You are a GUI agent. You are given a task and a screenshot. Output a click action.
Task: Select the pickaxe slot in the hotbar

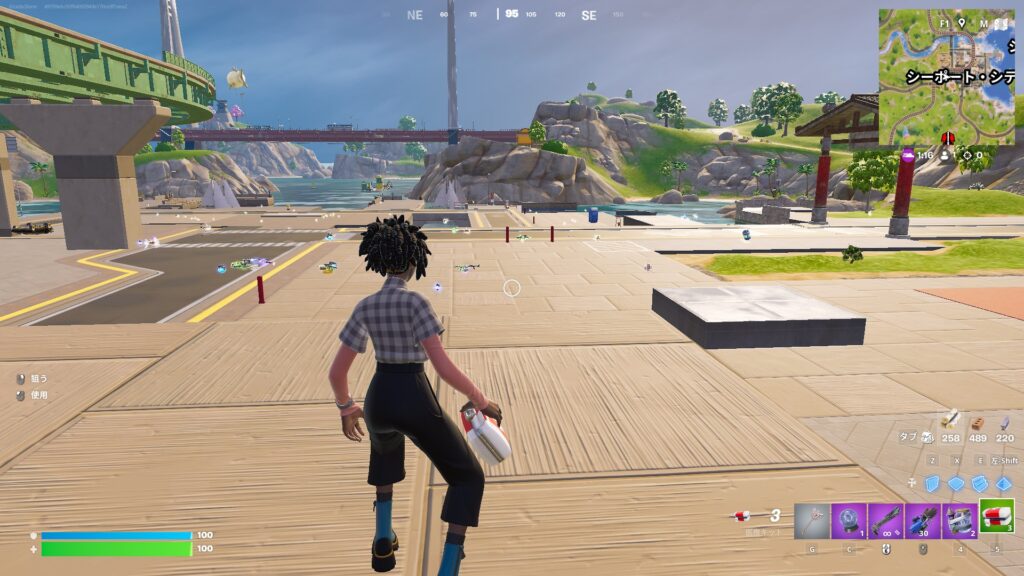[x=812, y=520]
